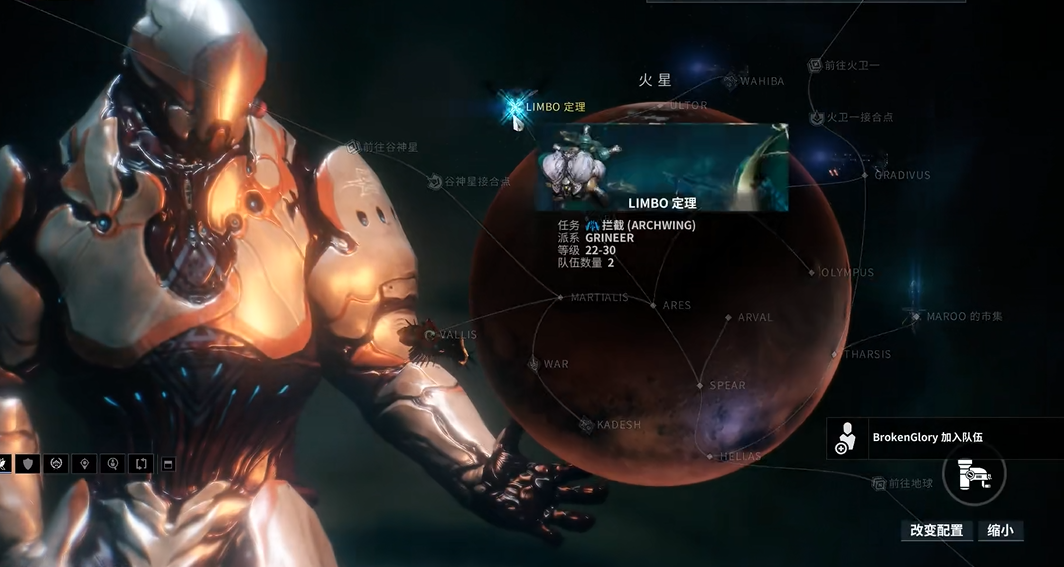Viewport: 1064px width, 567px height.
Task: Choose the OLYMPUS mission node
Action: tap(812, 272)
